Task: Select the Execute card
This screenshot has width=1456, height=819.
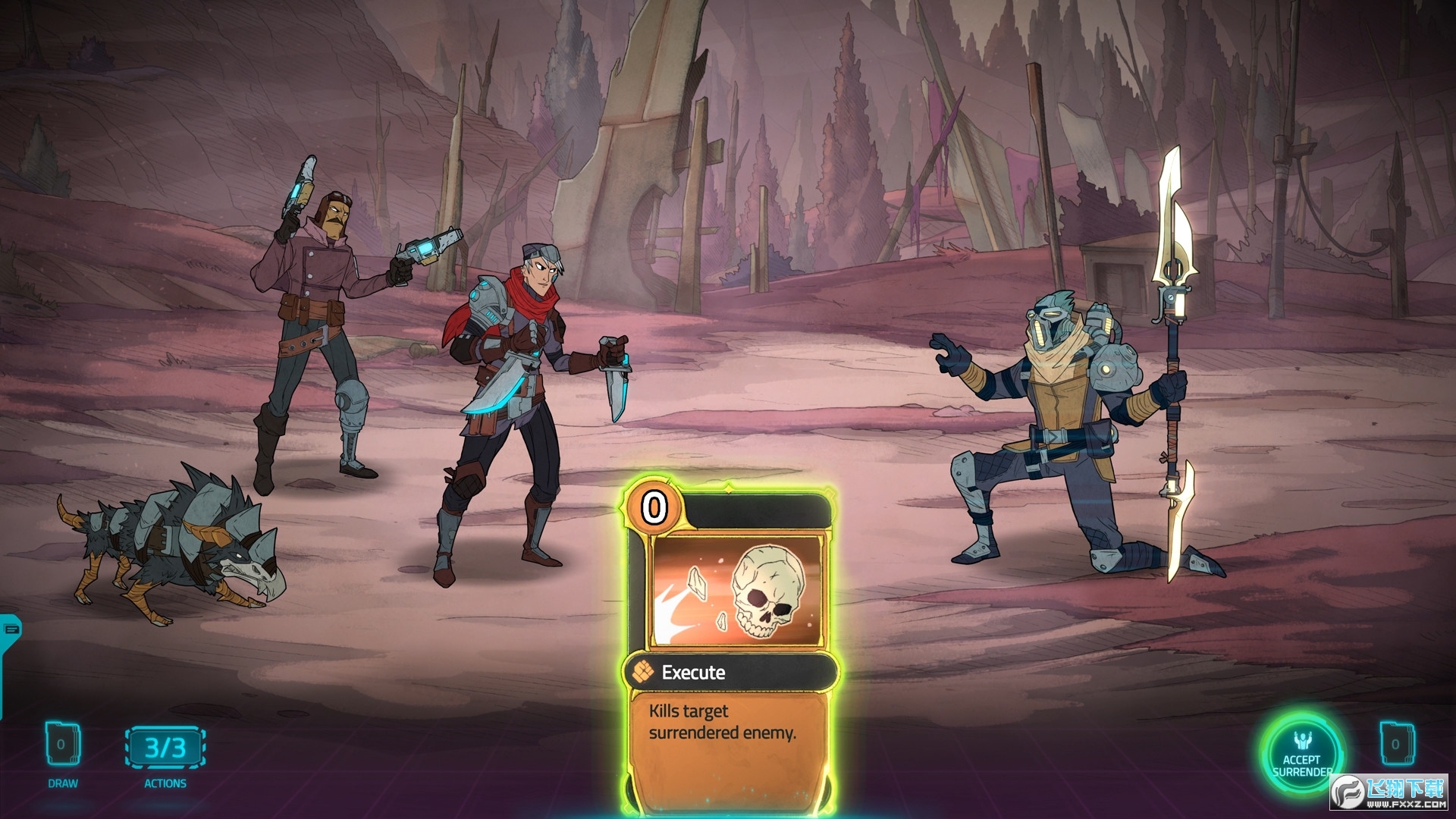Action: pos(730,645)
